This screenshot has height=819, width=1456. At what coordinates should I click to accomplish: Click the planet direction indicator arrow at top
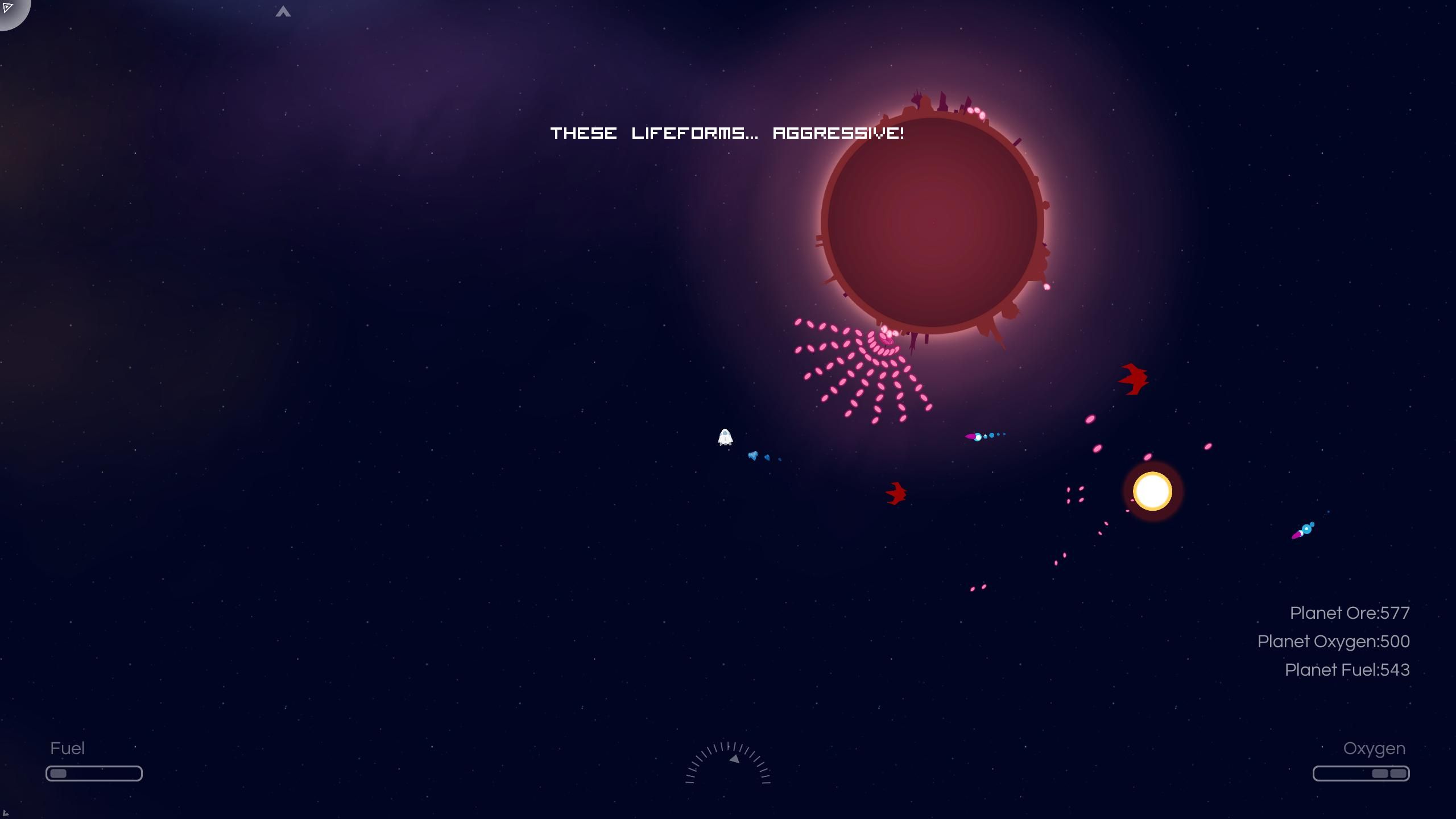tap(283, 11)
